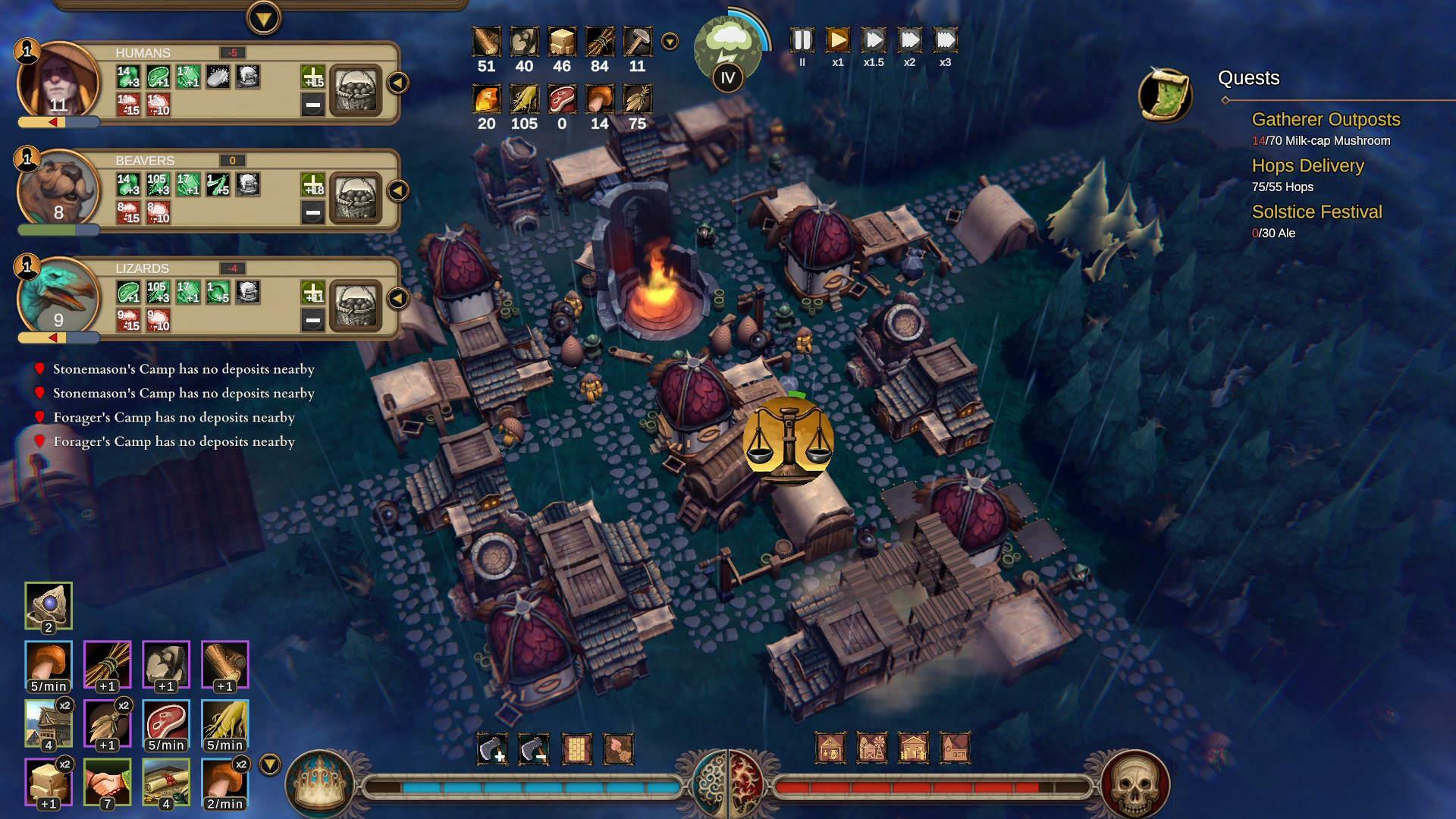Pause the game with the pause button

pos(802,40)
